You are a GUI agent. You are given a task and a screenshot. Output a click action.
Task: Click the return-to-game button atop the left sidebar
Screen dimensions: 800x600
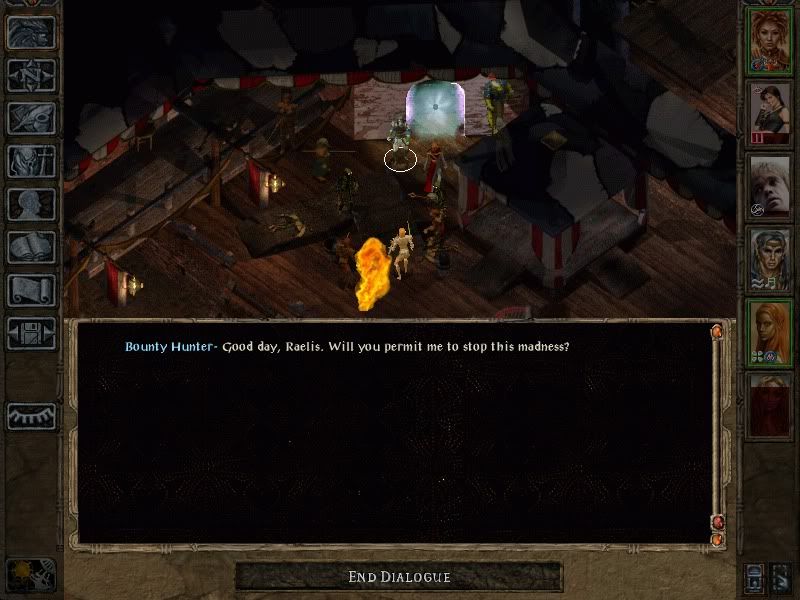click(31, 32)
